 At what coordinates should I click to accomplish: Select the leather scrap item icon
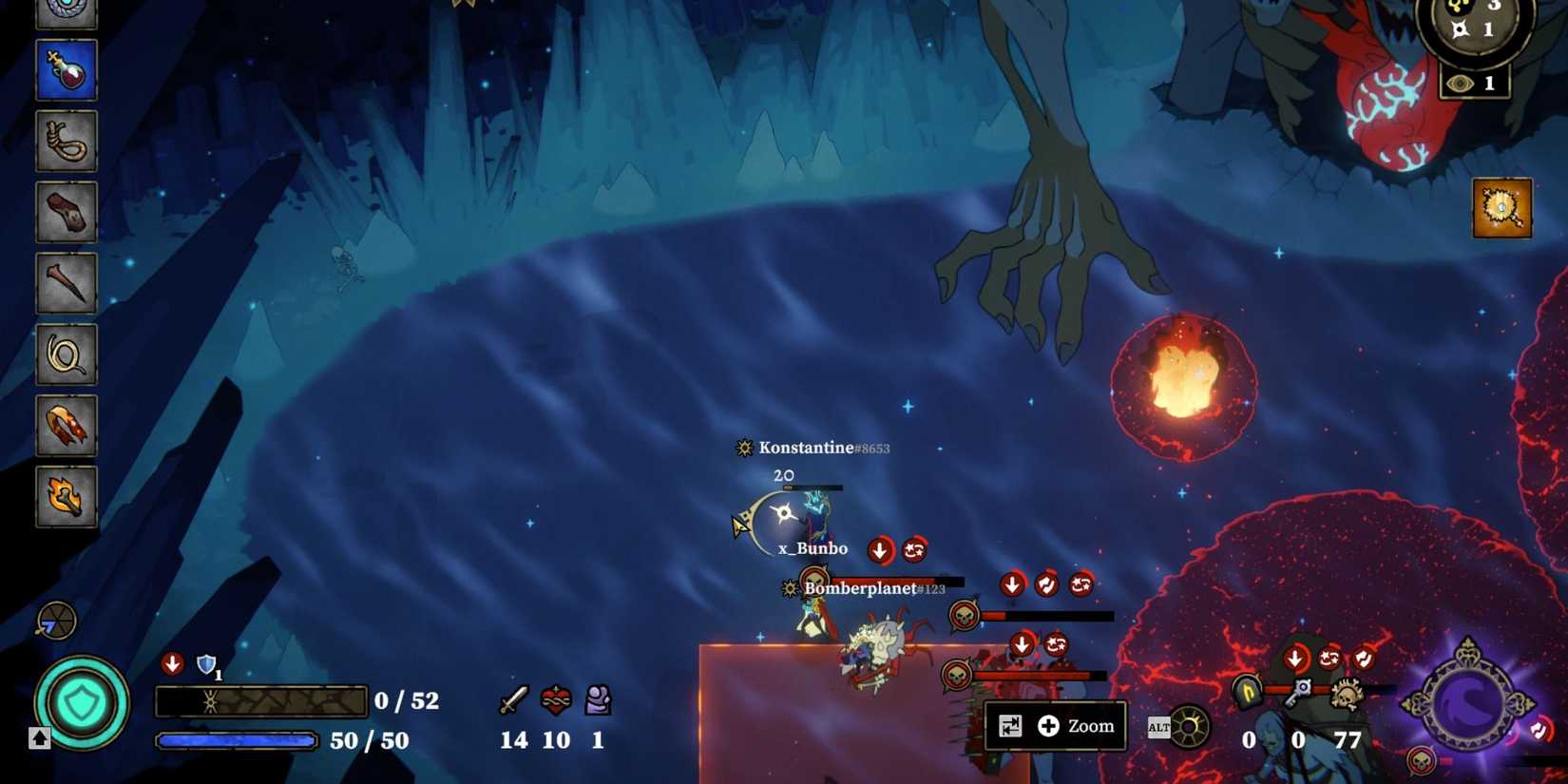tap(66, 213)
